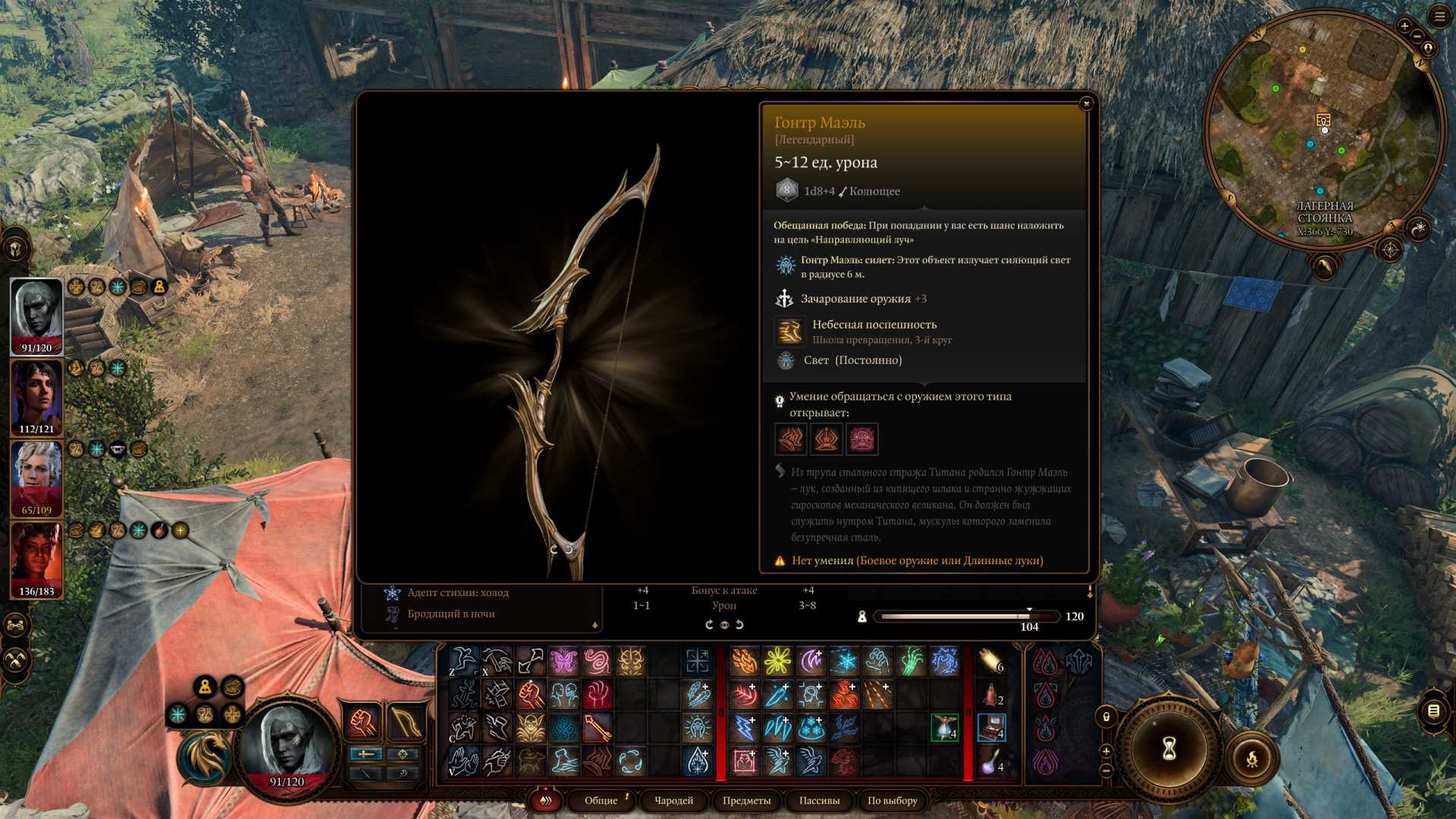Screen dimensions: 1456x819
Task: Switch to the По выбору tab
Action: point(892,800)
